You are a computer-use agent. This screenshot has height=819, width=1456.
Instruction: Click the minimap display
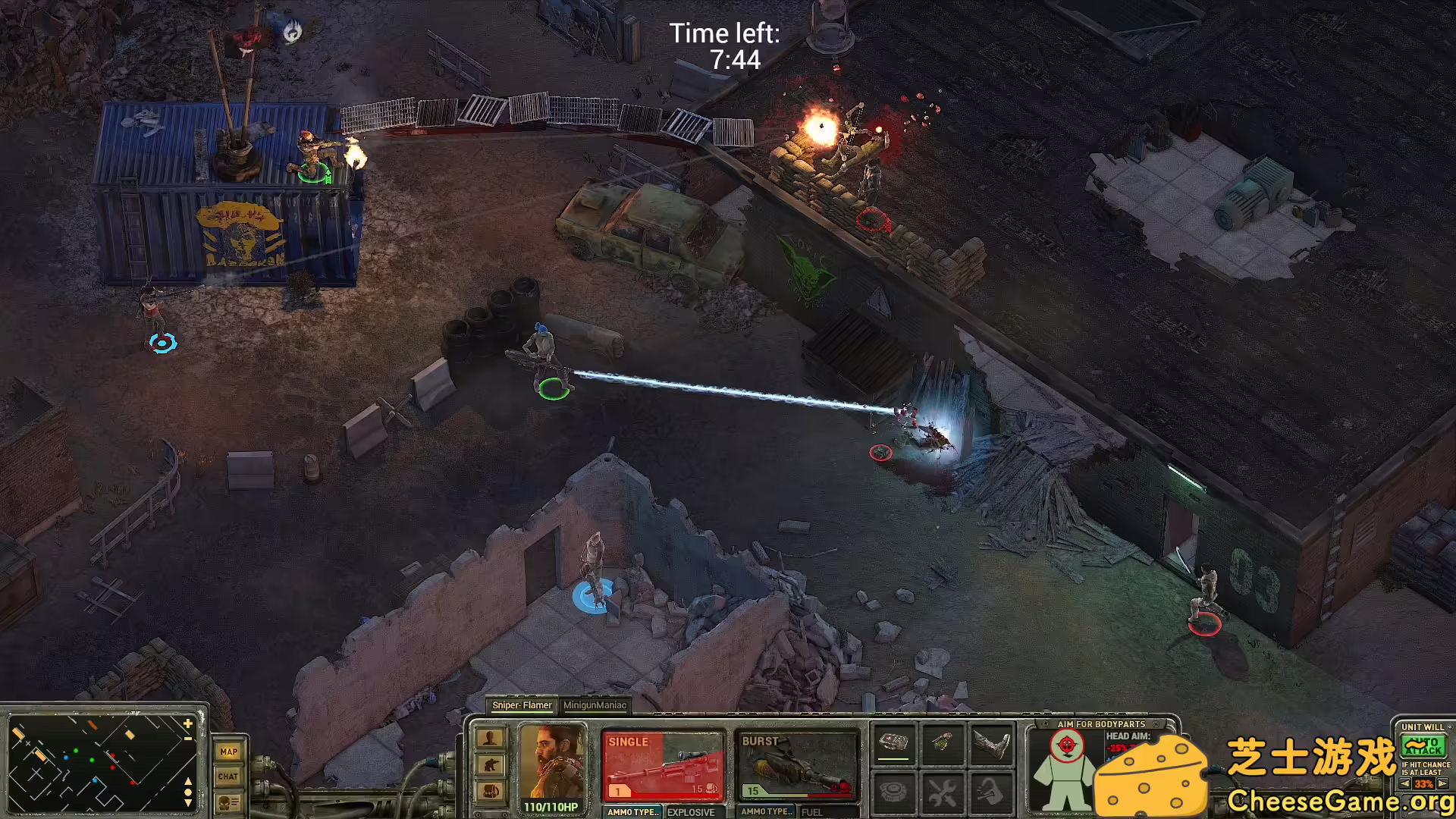pyautogui.click(x=99, y=762)
